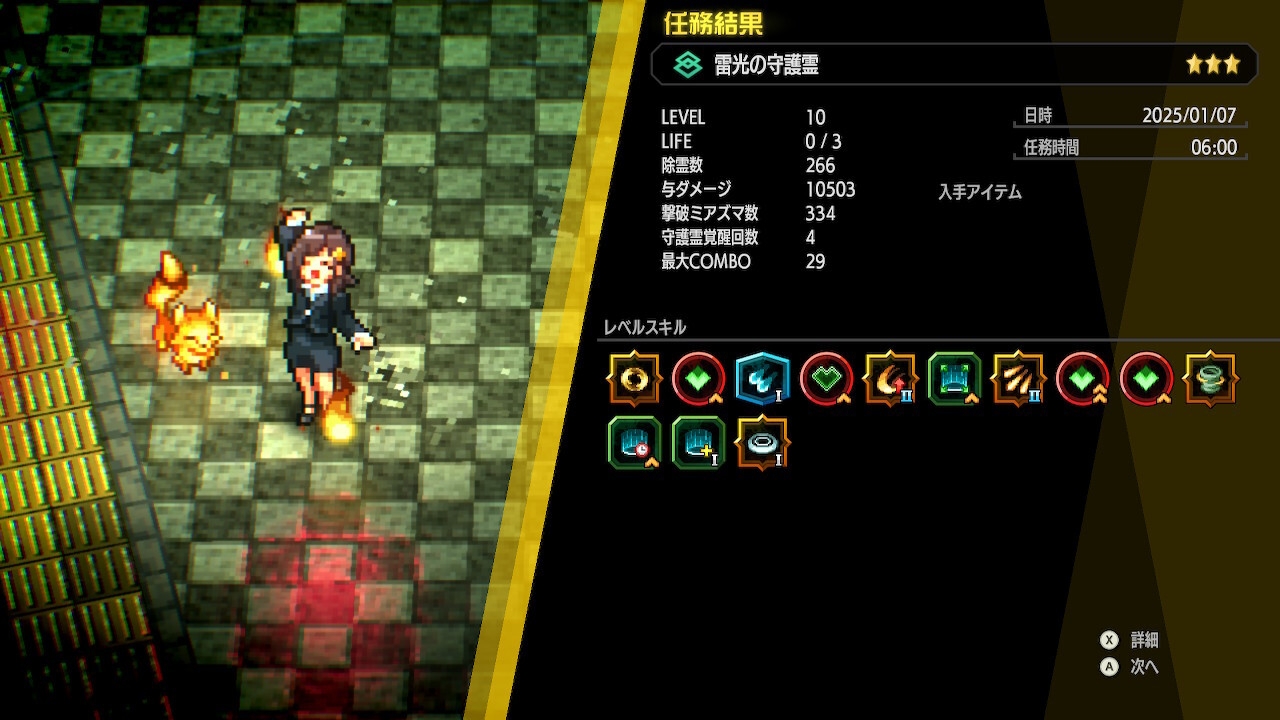The height and width of the screenshot is (720, 1280).
Task: Select the 日時 date field showing 2025/01/07
Action: tap(1129, 116)
